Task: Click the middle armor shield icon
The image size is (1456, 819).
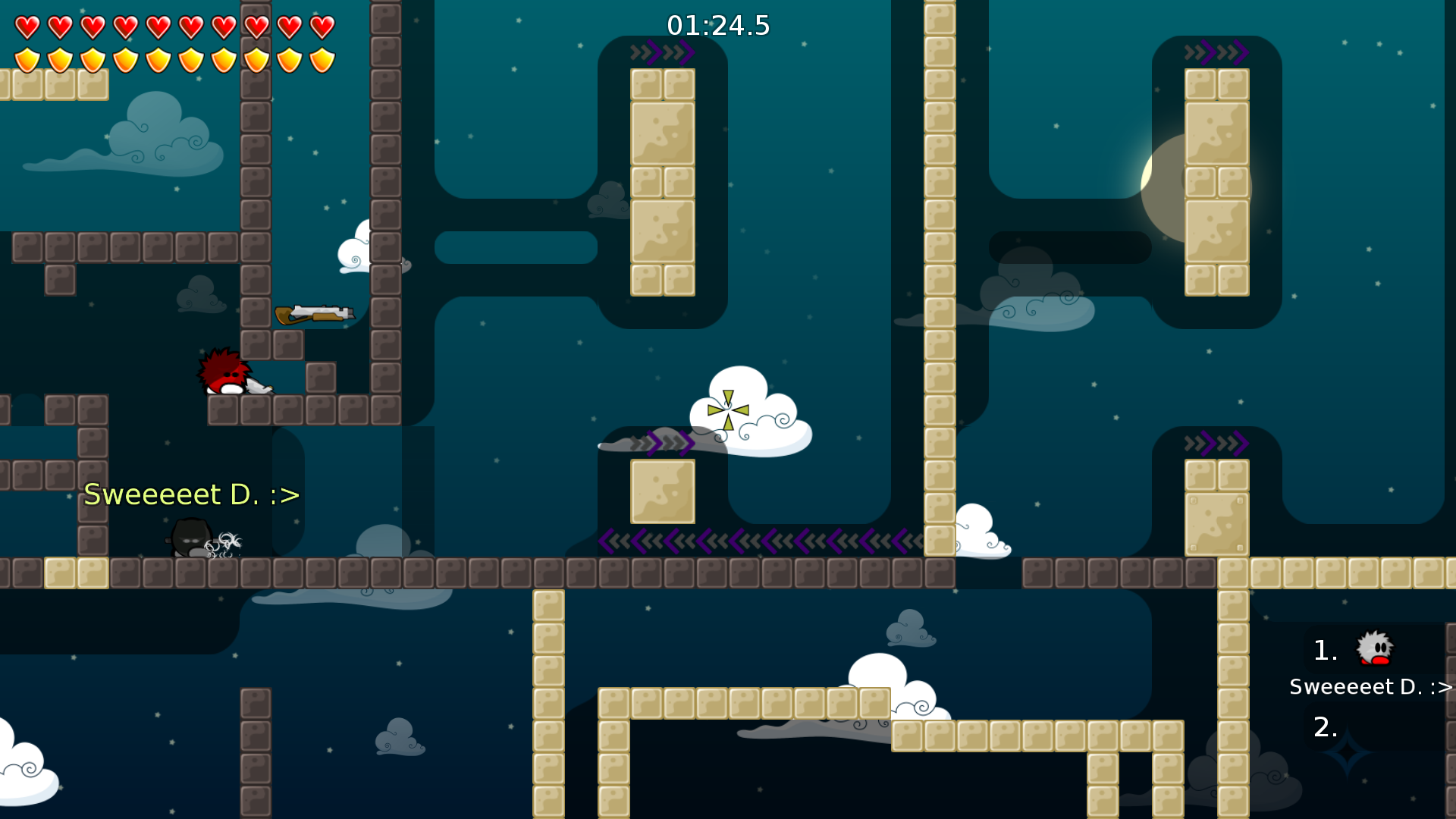Action: [x=159, y=59]
